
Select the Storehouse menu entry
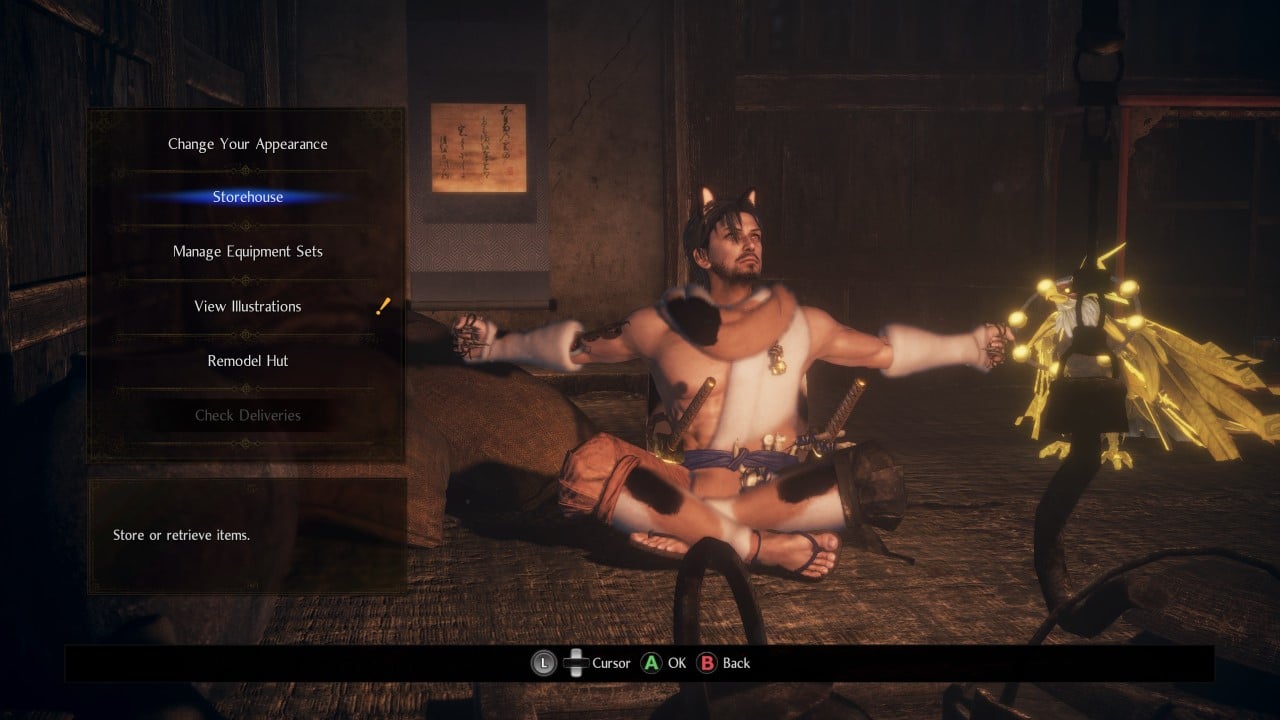click(247, 197)
